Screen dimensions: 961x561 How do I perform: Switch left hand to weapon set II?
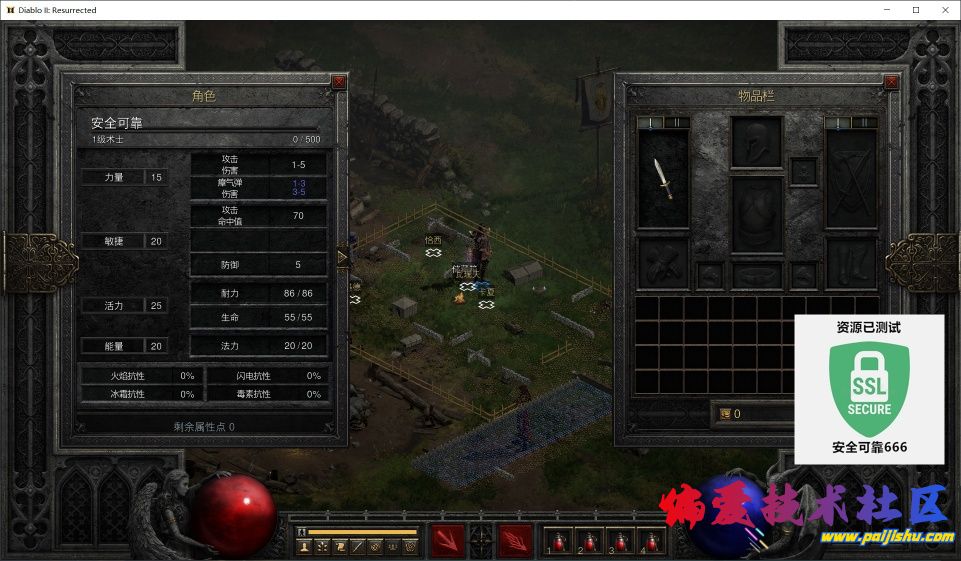(675, 123)
